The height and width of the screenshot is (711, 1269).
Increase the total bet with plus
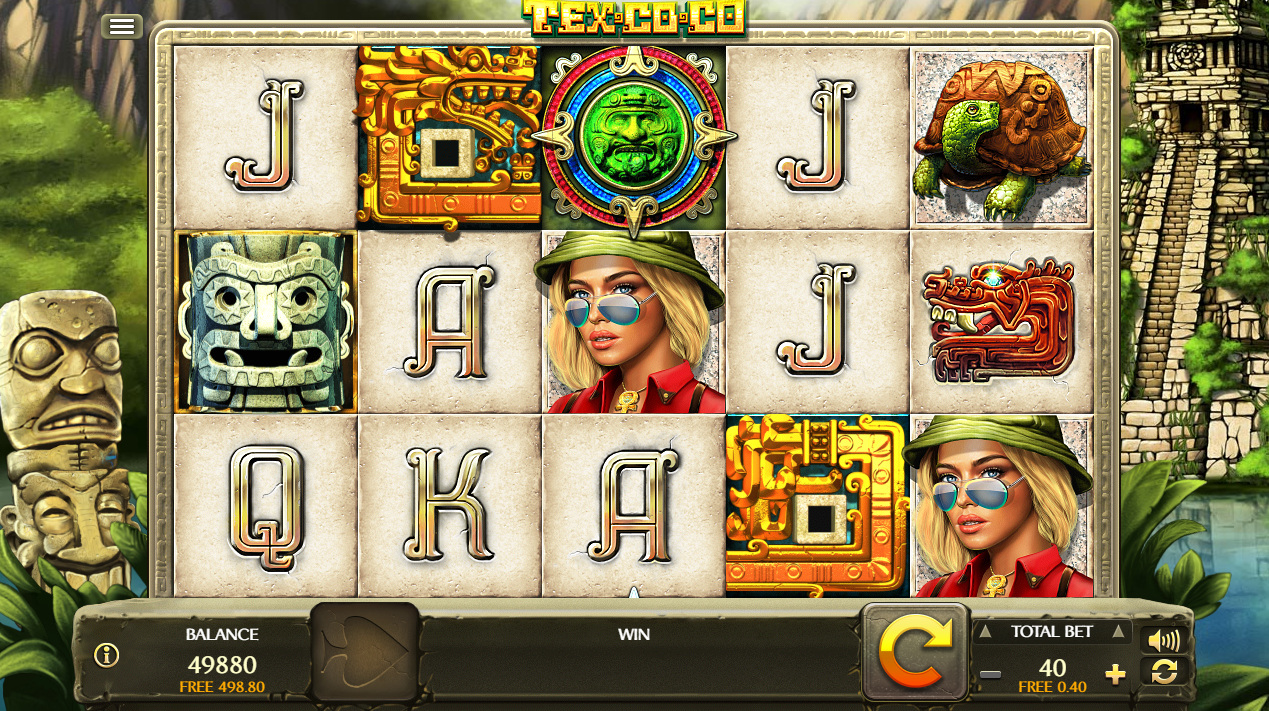(1115, 674)
